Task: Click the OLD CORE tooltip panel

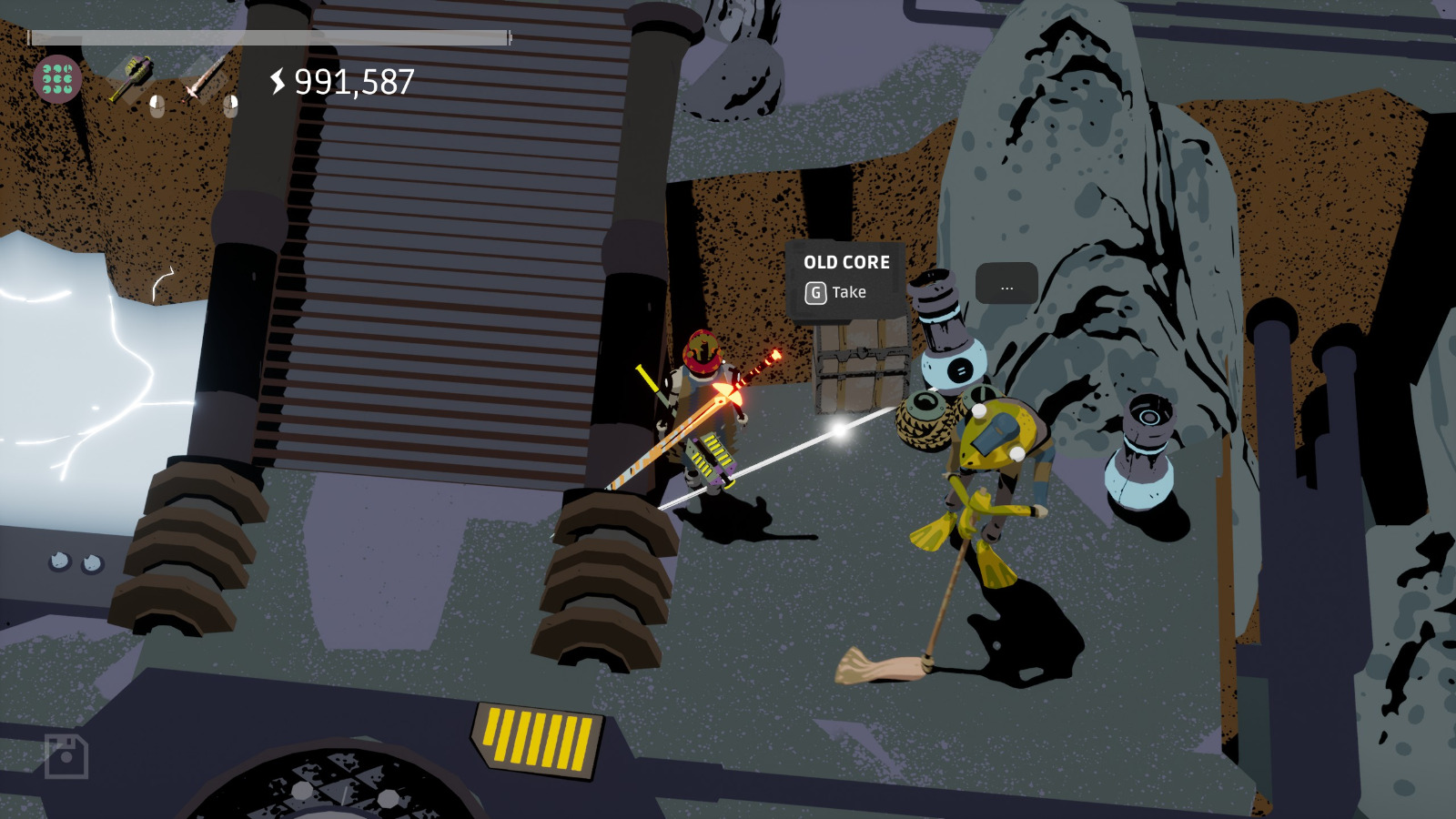Action: click(846, 278)
